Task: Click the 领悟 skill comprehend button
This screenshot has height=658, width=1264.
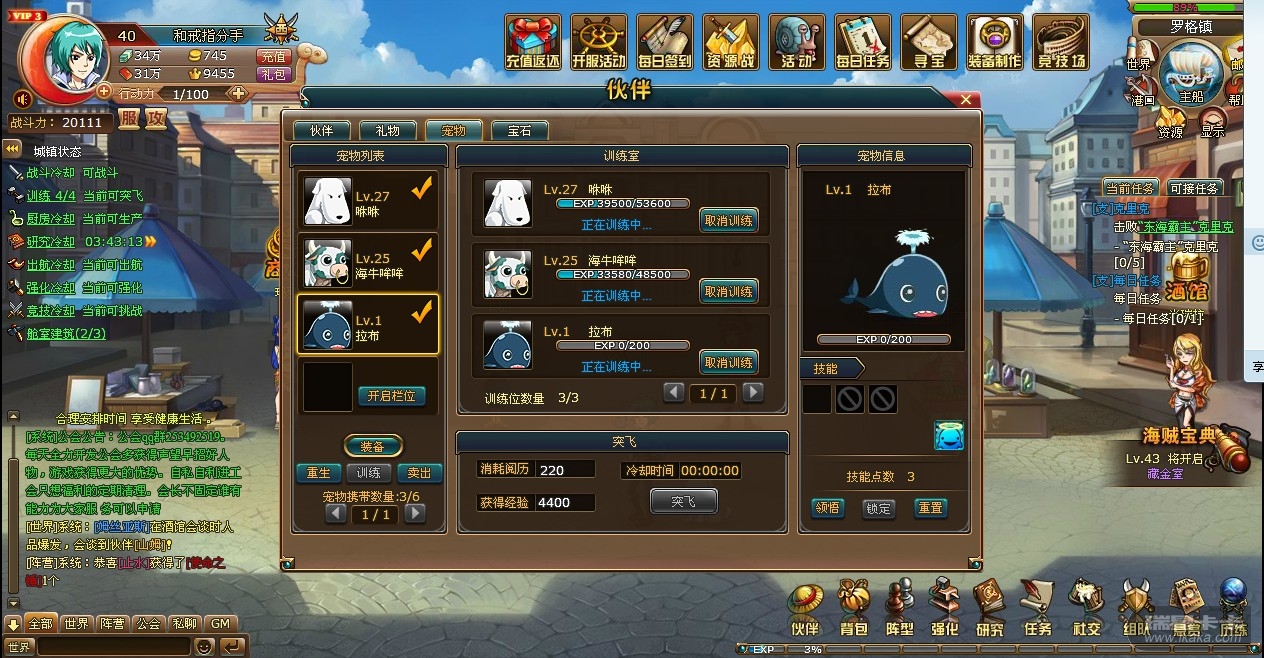Action: point(827,508)
